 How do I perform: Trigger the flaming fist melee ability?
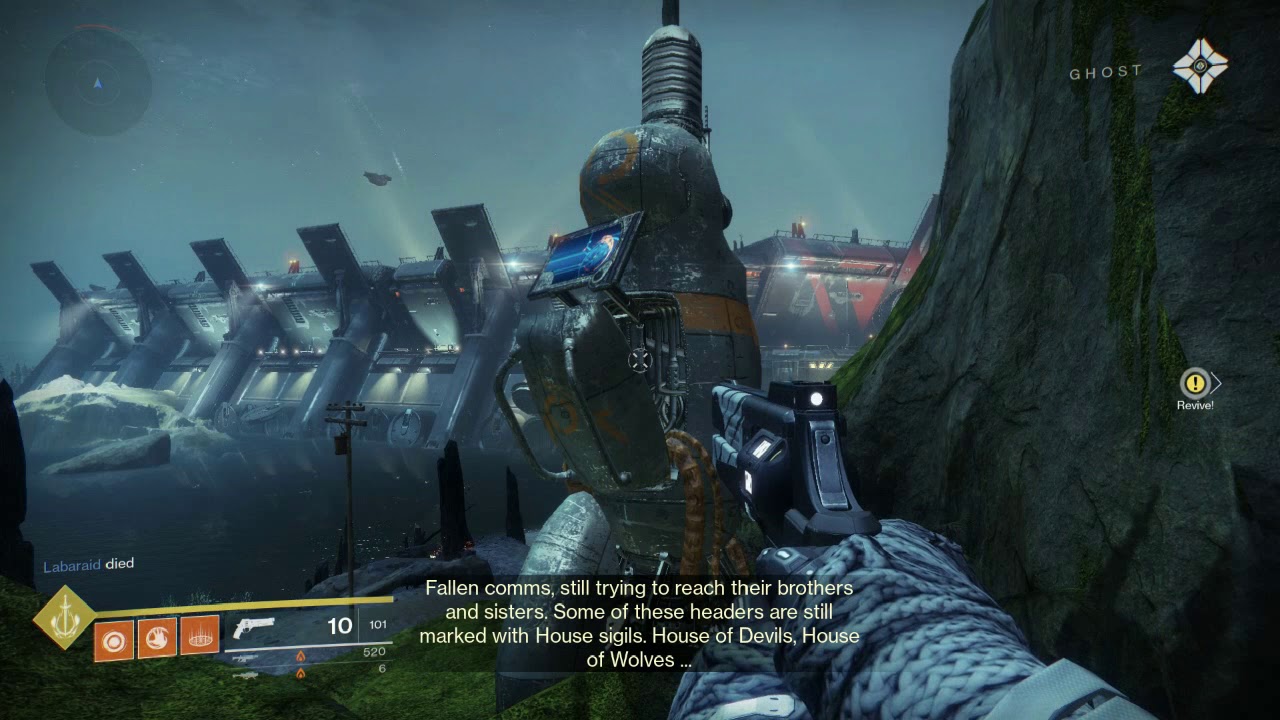click(x=156, y=637)
